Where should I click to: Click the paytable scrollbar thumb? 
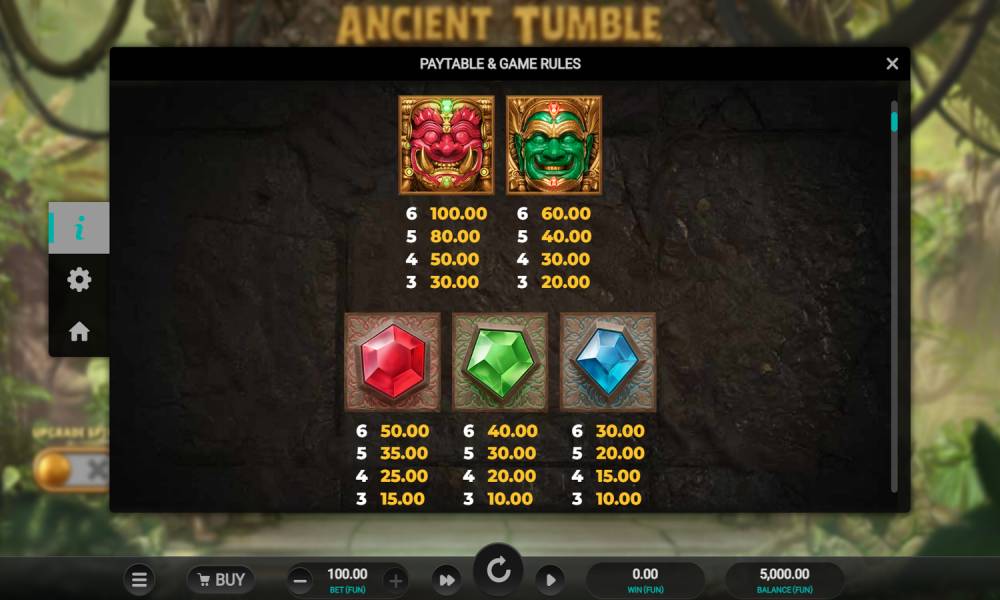[x=894, y=122]
